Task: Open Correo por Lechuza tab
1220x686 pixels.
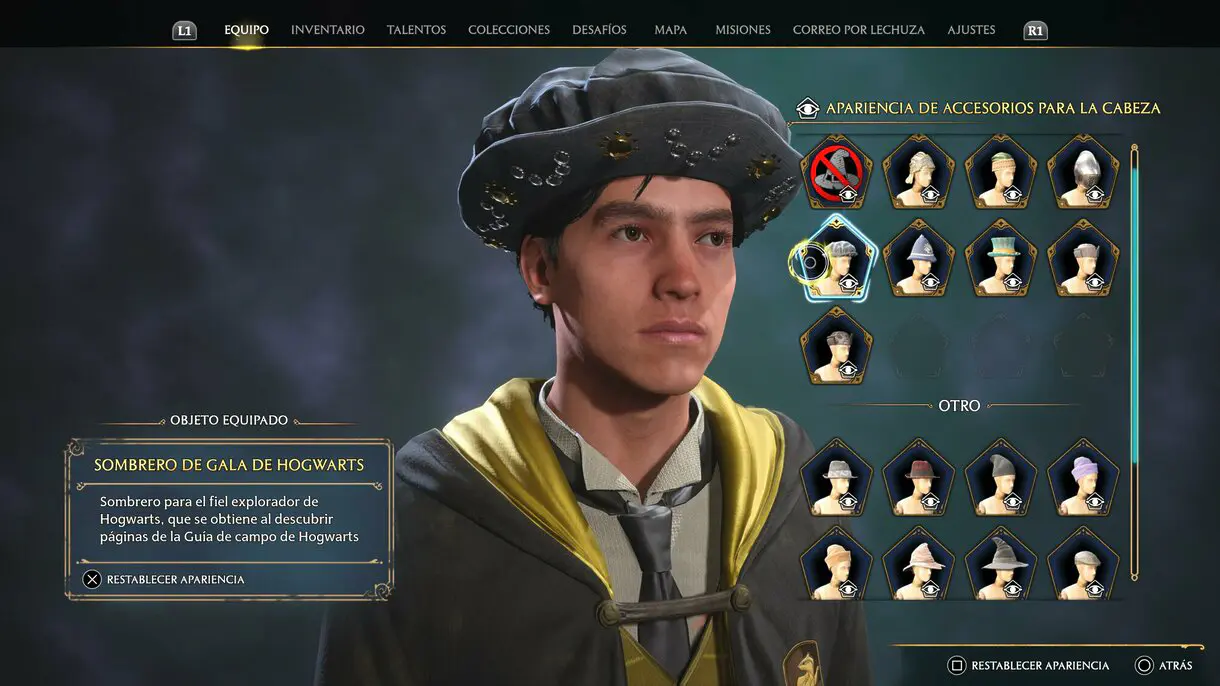Action: [858, 30]
